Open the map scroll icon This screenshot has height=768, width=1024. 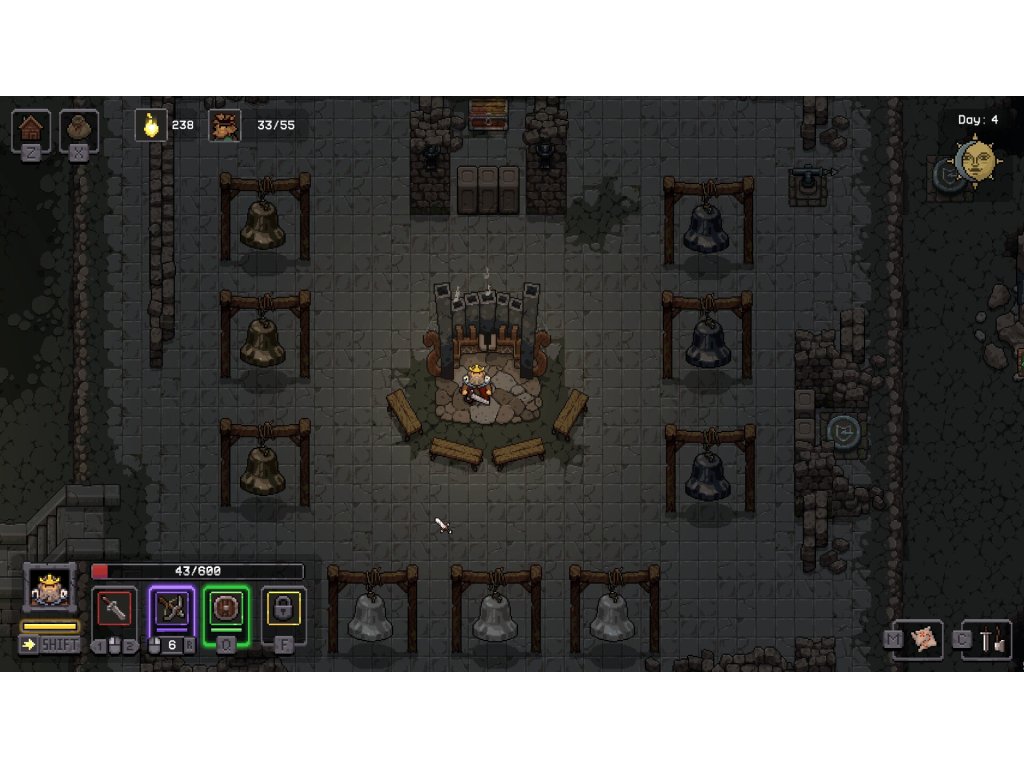tap(924, 640)
